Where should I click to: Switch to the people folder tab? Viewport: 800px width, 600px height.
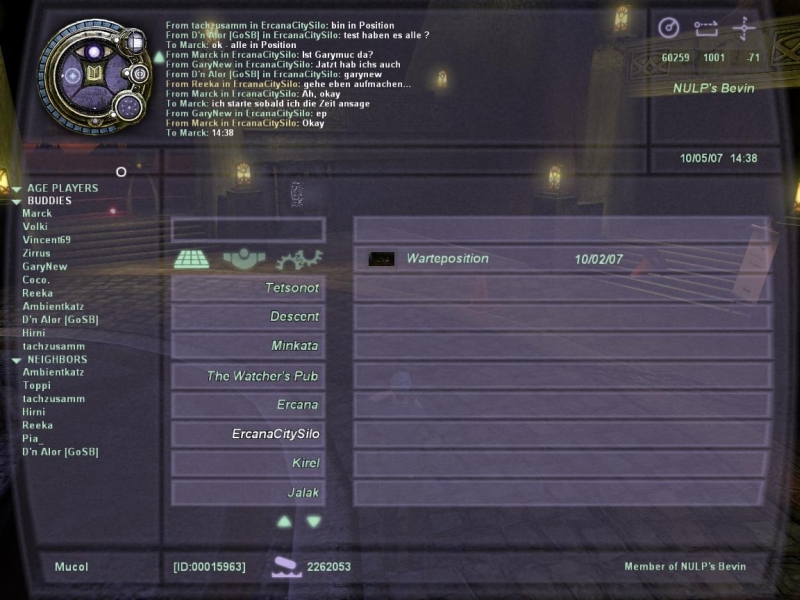coord(245,259)
